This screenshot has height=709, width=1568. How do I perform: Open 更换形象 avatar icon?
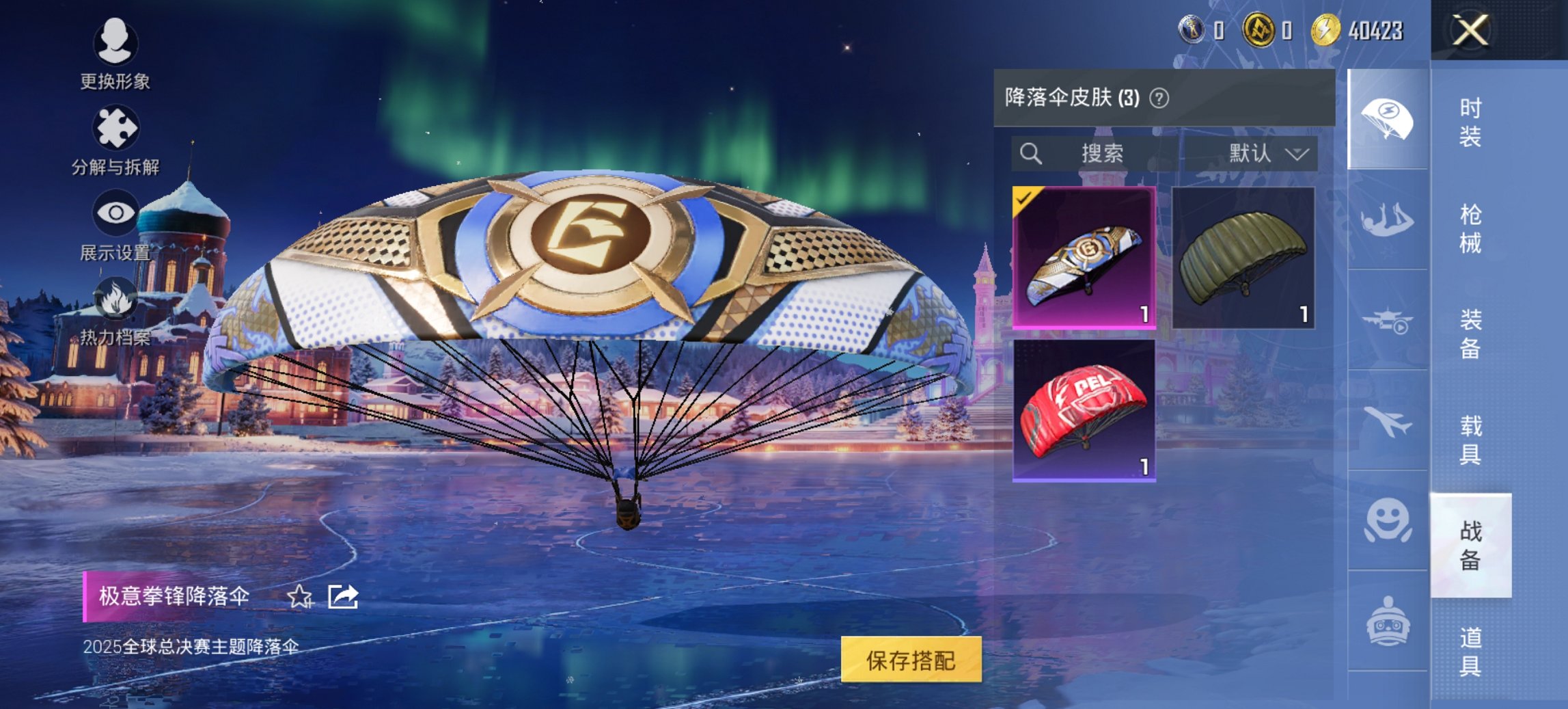(x=116, y=44)
